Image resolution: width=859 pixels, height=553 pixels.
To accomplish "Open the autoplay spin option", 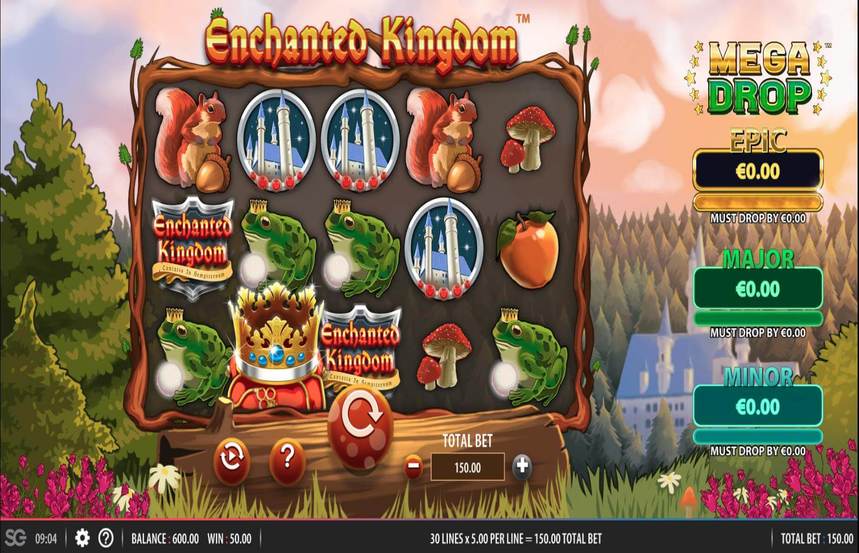I will pos(232,459).
